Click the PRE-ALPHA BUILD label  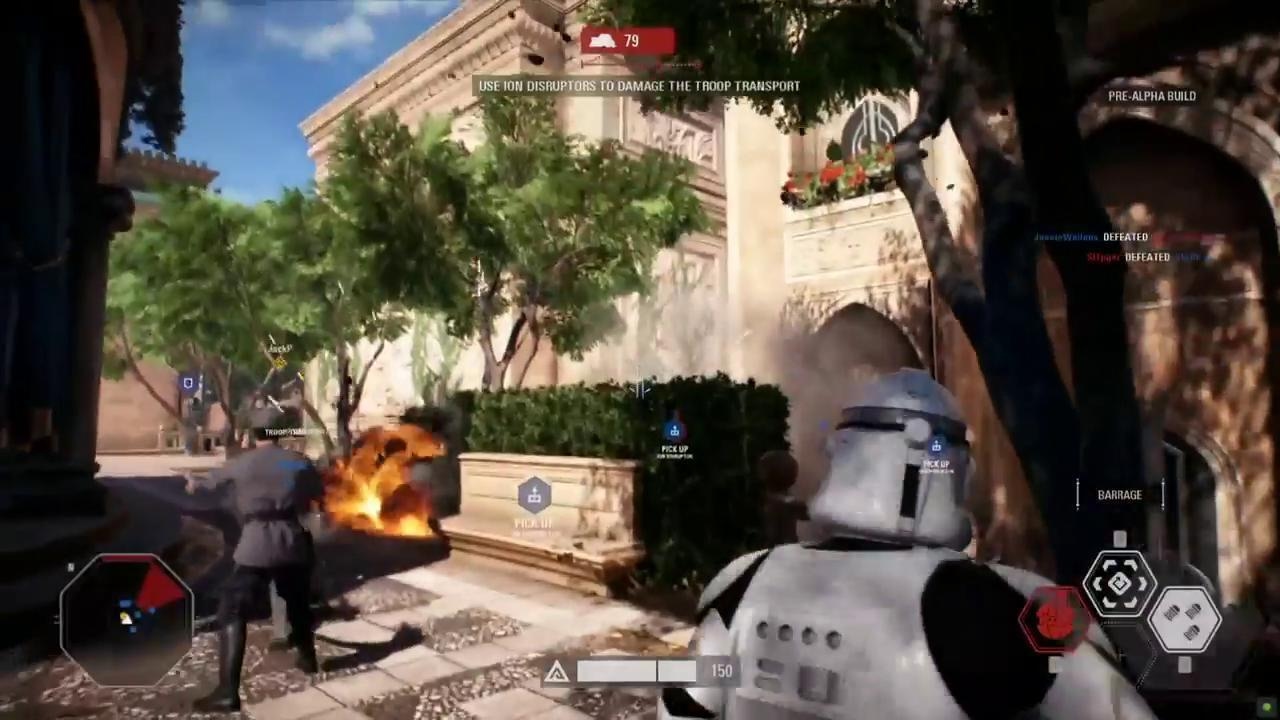tap(1152, 96)
